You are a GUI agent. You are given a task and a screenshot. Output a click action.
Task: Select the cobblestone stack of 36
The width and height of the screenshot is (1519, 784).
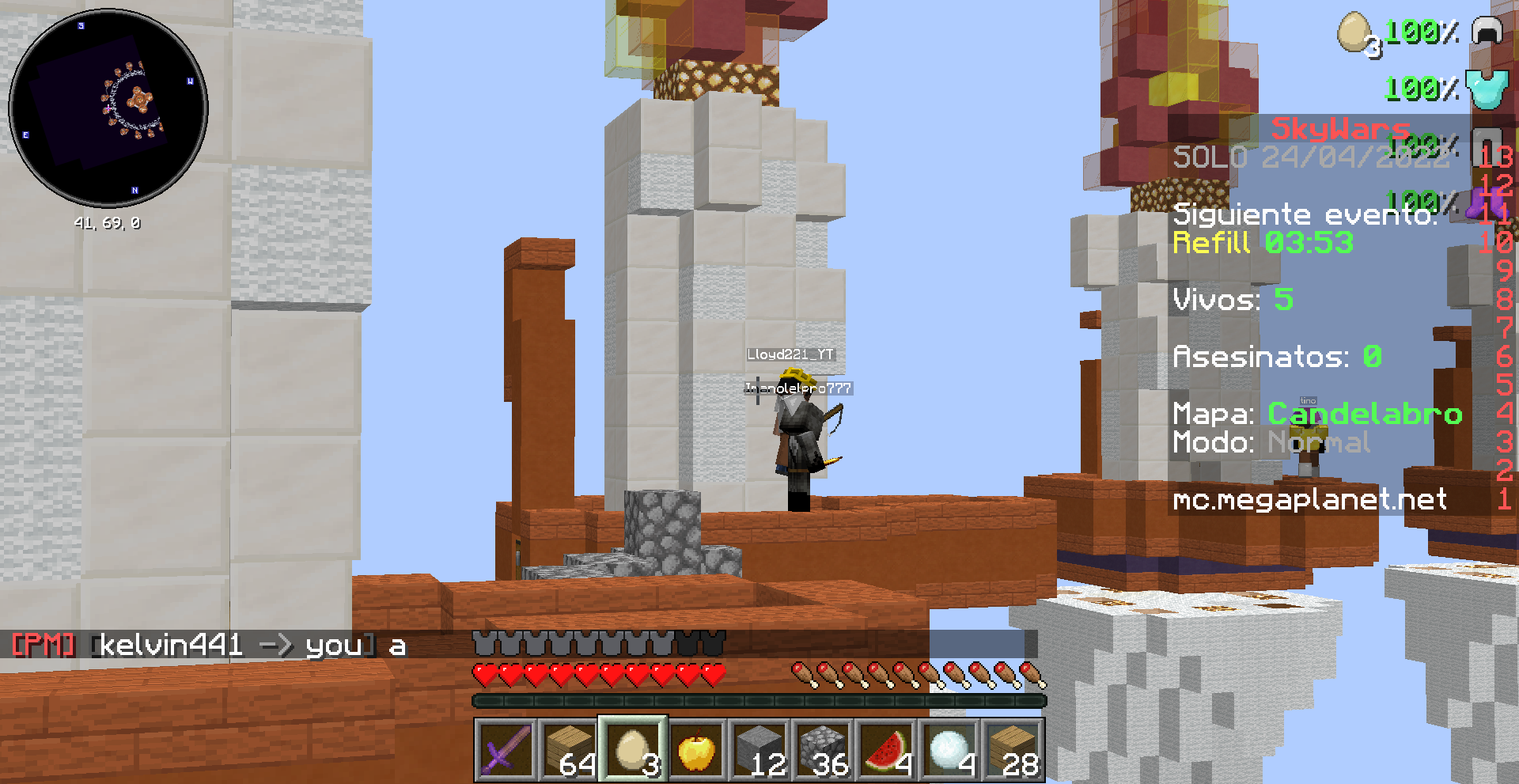[x=822, y=749]
